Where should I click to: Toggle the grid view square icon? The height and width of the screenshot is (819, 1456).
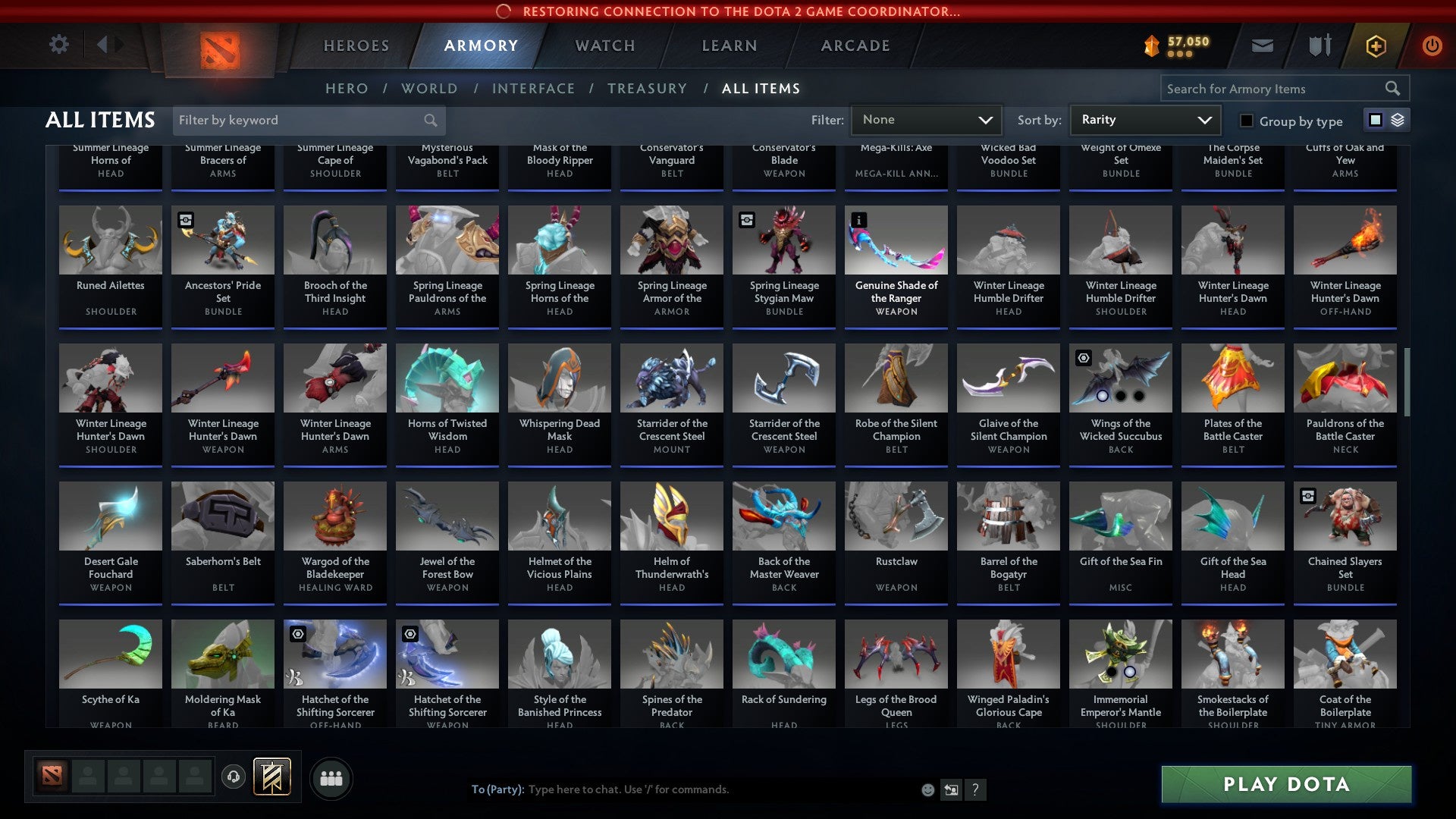point(1374,120)
